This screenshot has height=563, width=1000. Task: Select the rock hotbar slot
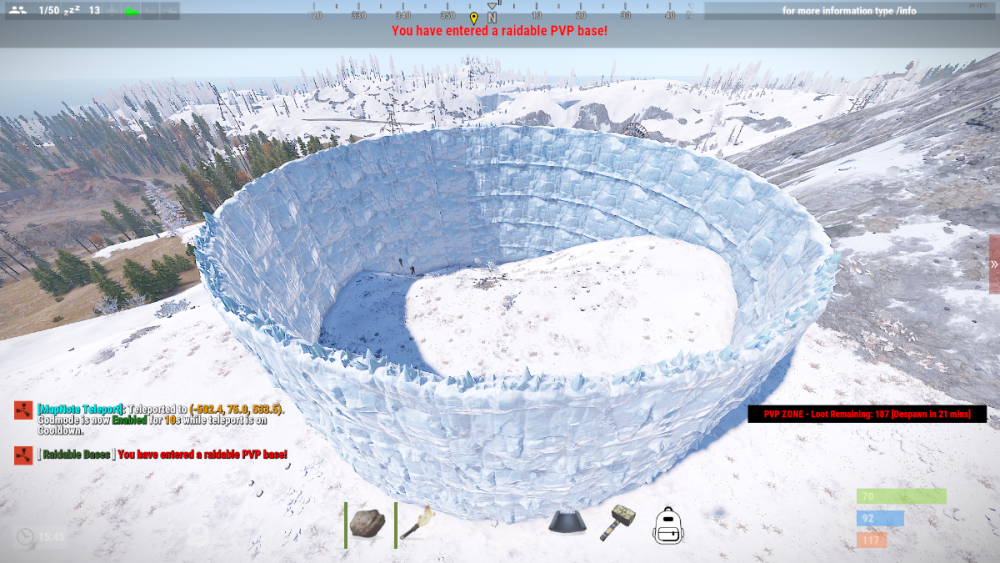pyautogui.click(x=367, y=523)
